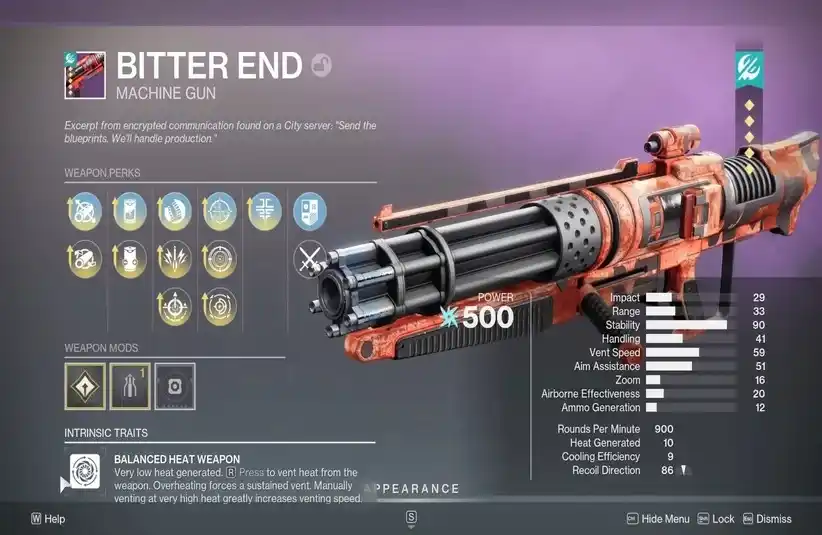Click the Bitter End weapon thumbnail
The width and height of the screenshot is (822, 535).
[x=85, y=73]
